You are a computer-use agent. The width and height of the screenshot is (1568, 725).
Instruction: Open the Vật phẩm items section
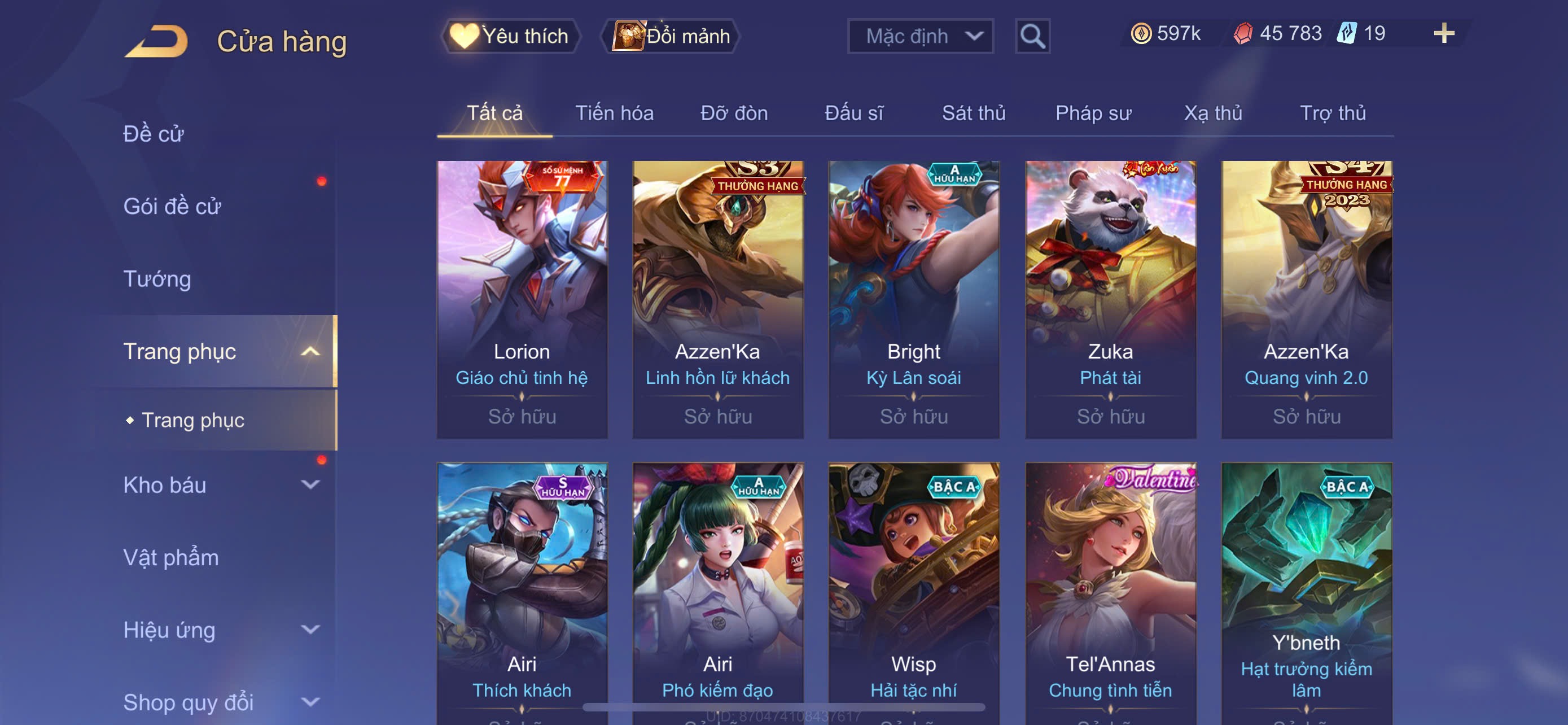pyautogui.click(x=171, y=558)
